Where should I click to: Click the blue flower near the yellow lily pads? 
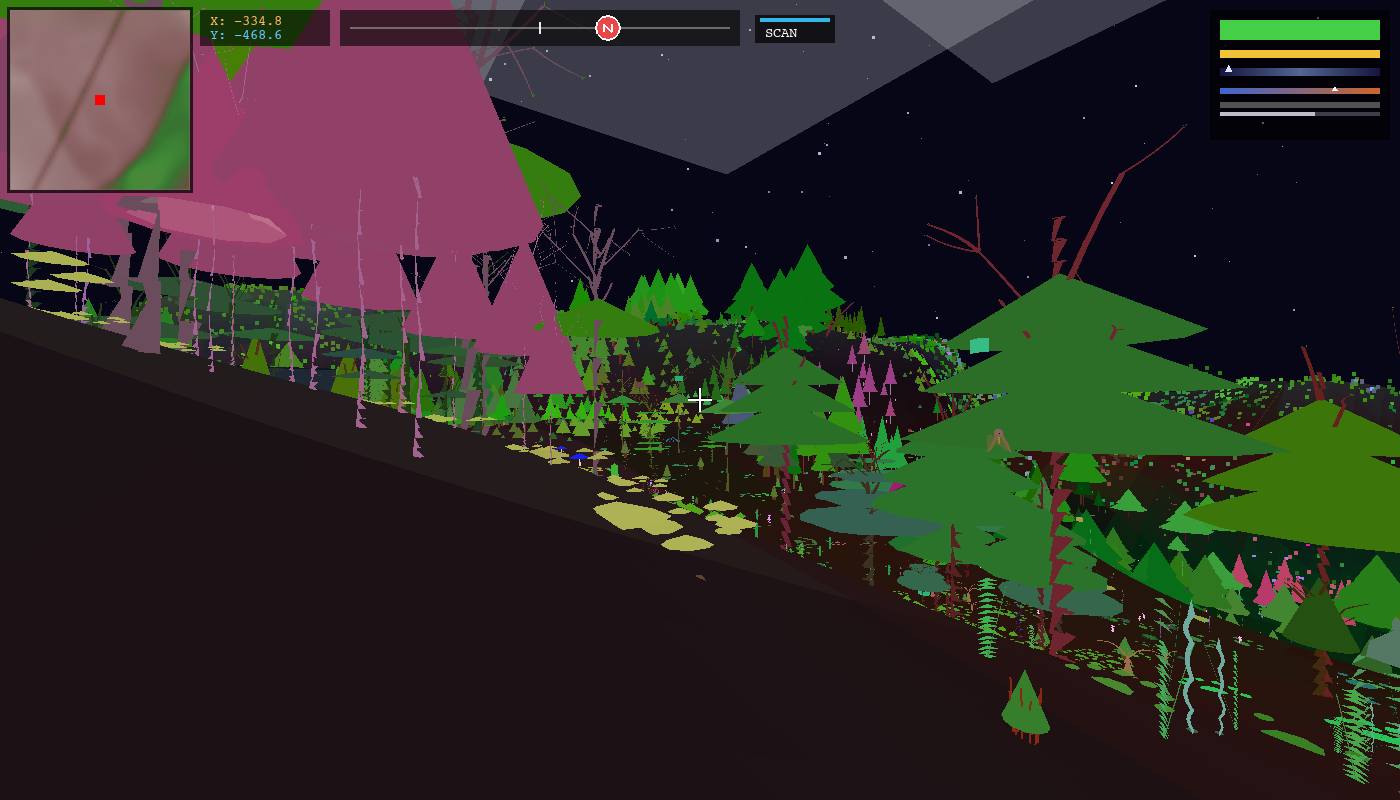(580, 456)
